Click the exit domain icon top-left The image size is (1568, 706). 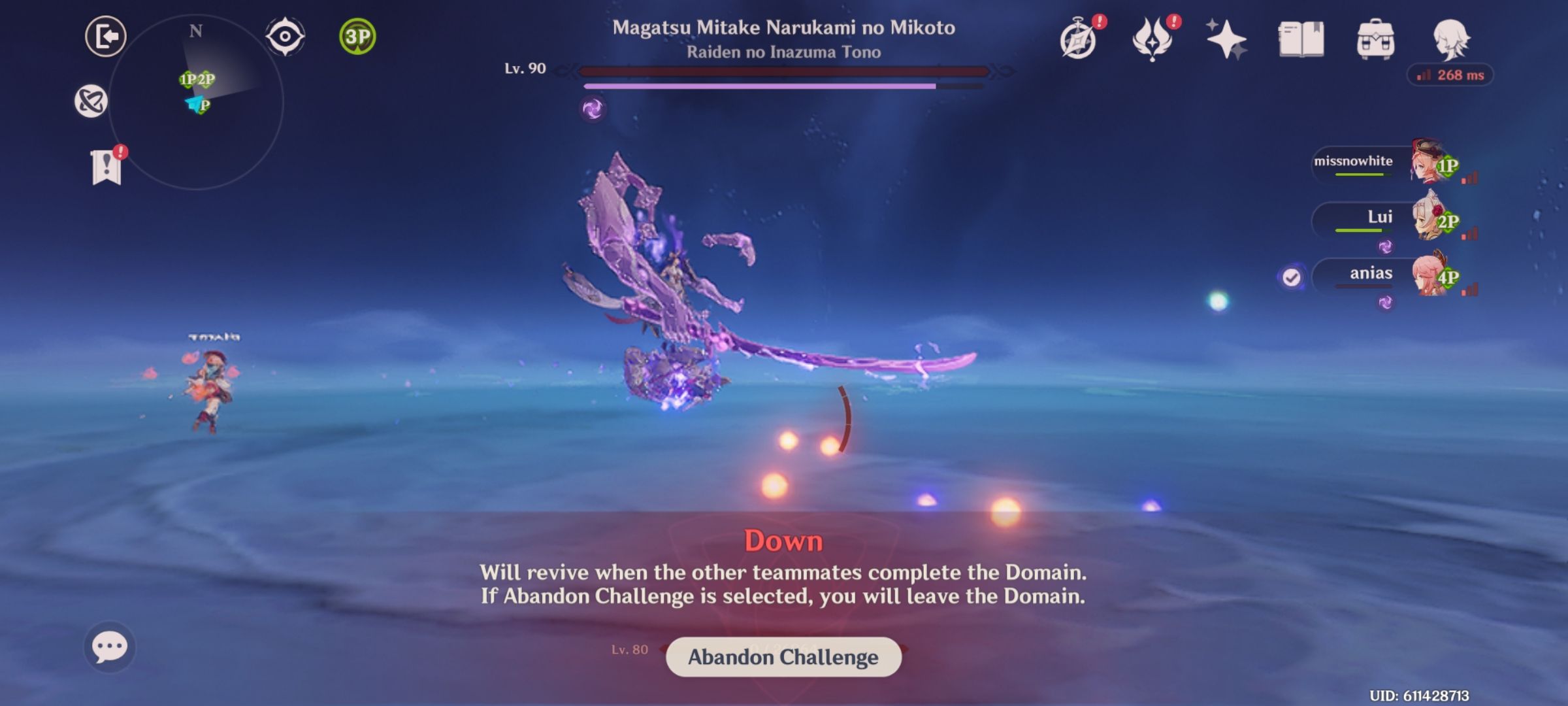coord(105,36)
